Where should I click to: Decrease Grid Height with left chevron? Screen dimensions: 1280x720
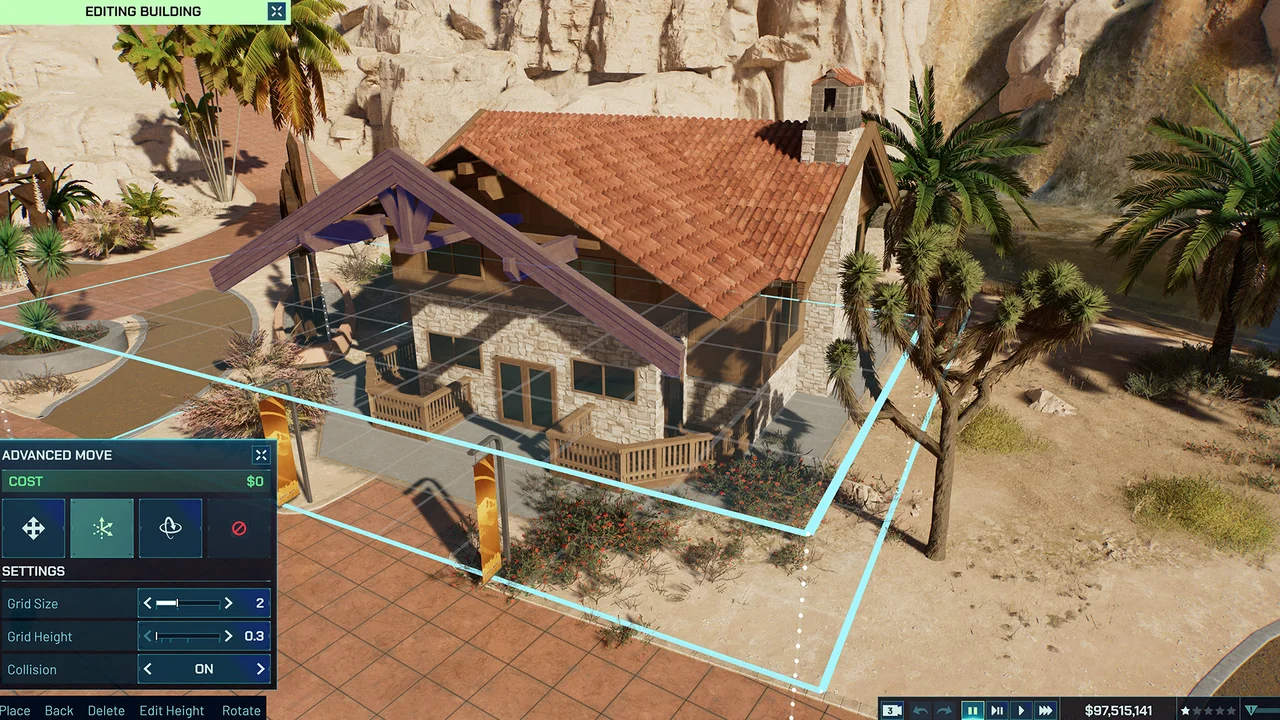click(x=147, y=636)
